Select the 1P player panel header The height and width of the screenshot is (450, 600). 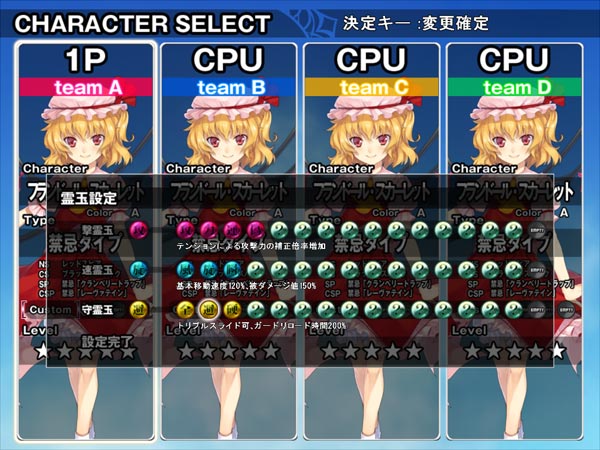[87, 60]
